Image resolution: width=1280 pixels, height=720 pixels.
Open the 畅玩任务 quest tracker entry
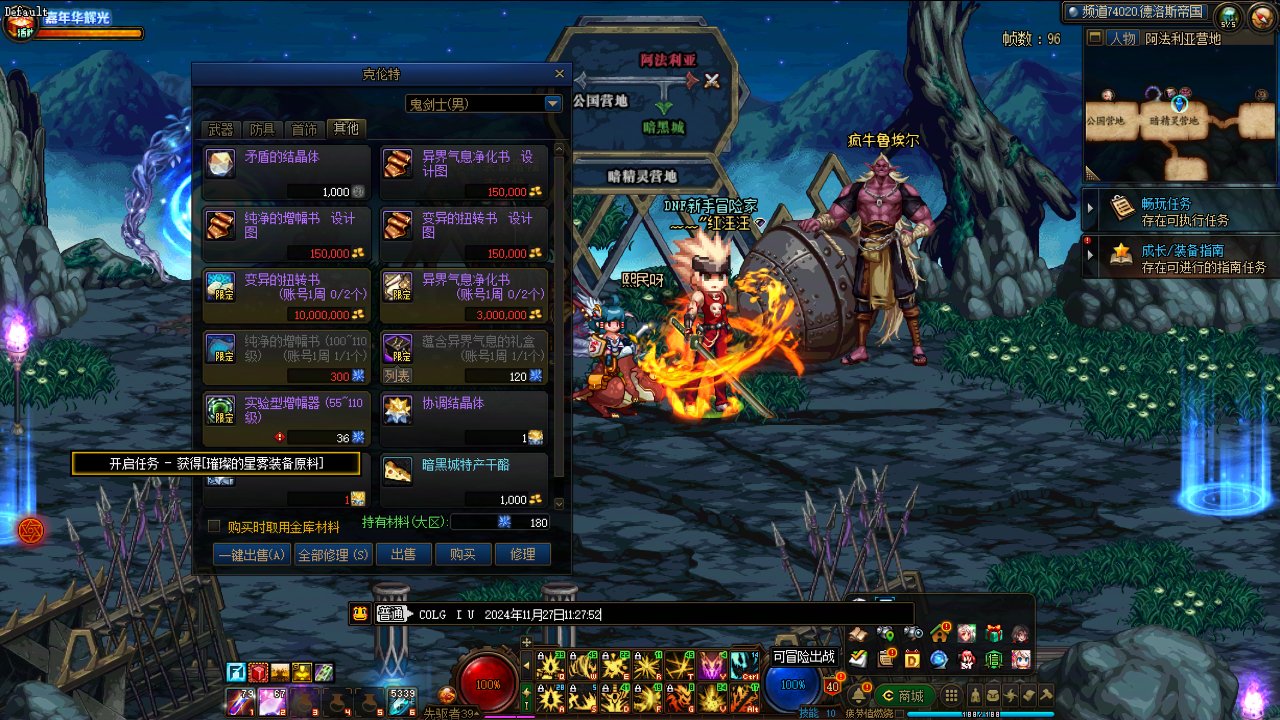(x=1180, y=211)
